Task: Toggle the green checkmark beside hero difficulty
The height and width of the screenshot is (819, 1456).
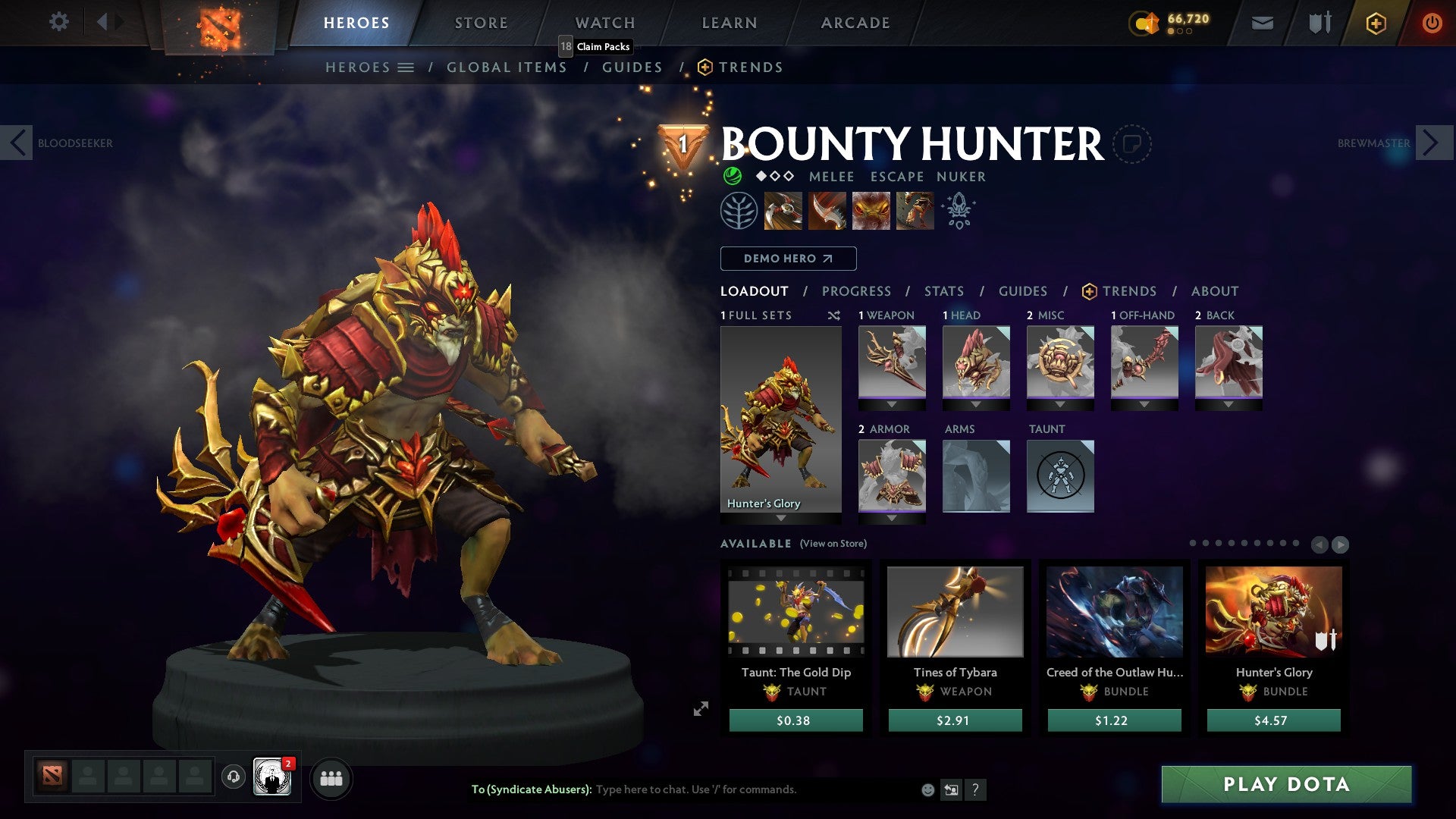Action: click(732, 176)
